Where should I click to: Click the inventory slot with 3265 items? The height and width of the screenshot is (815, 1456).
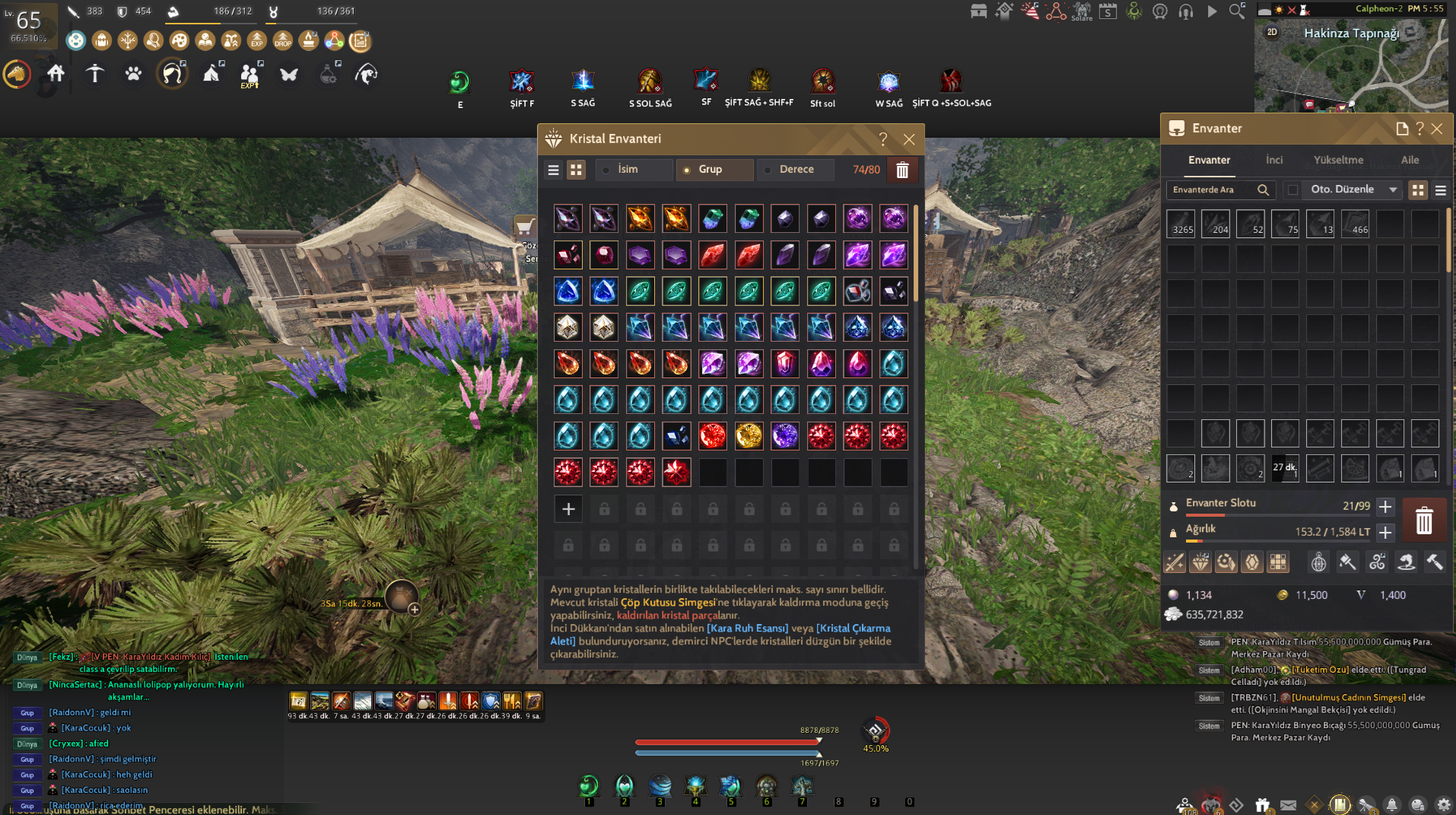1181,224
